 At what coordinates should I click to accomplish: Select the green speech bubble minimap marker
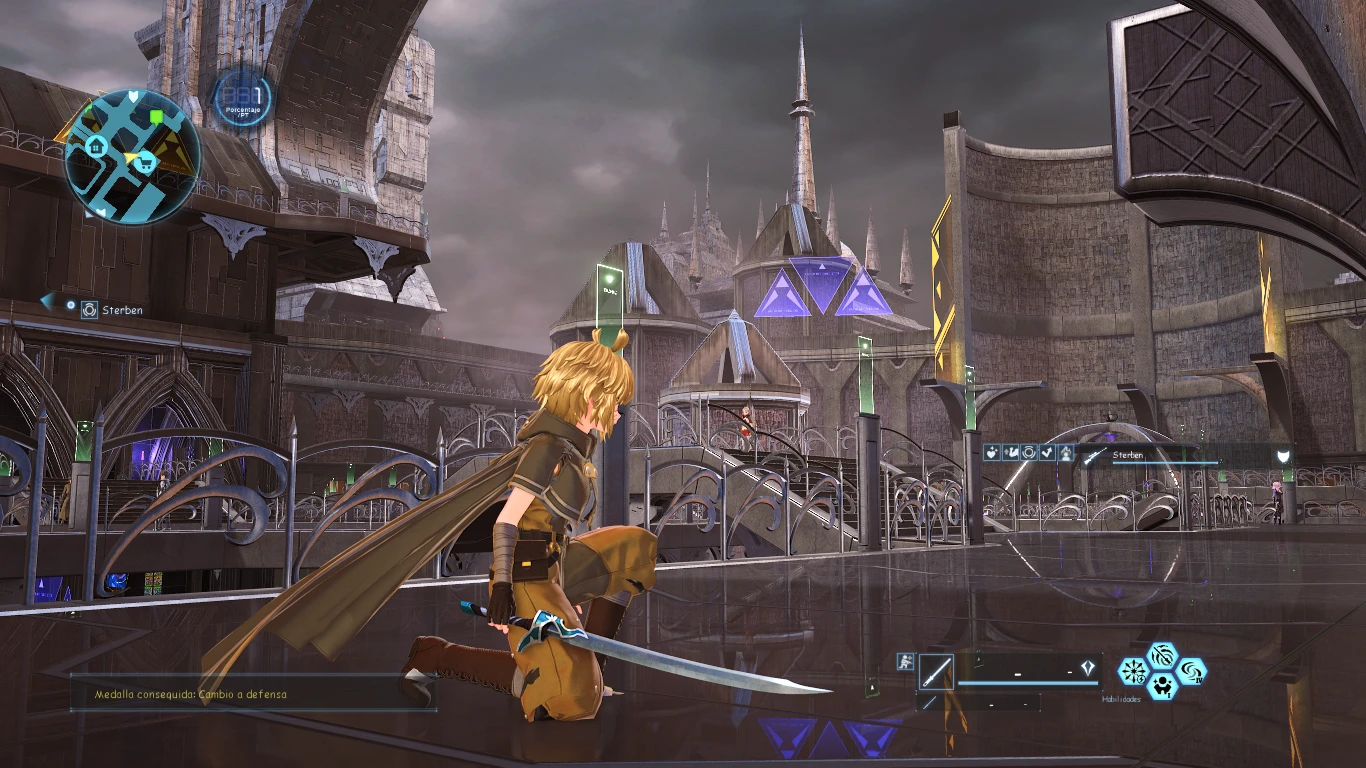(x=156, y=118)
